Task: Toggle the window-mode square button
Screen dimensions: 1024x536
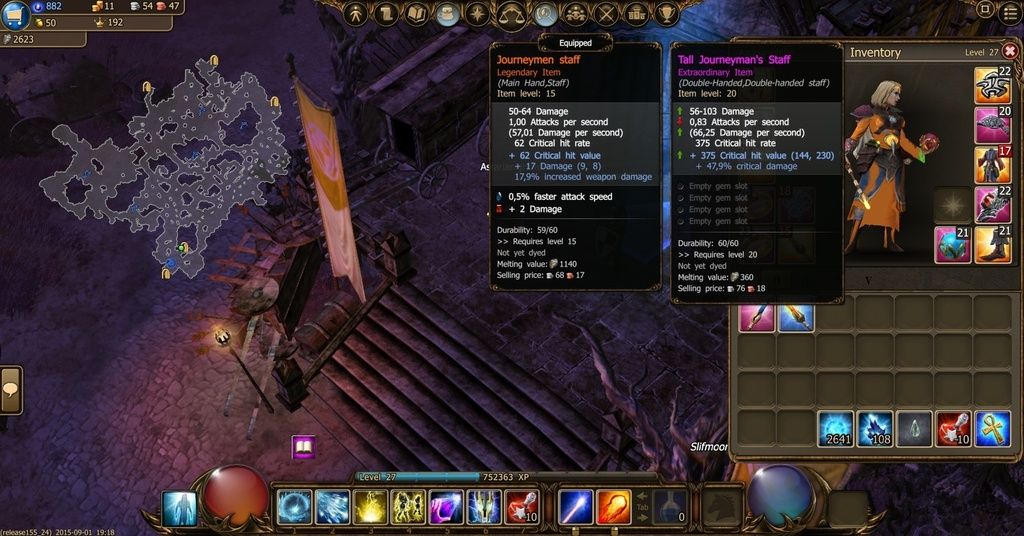Action: [985, 11]
